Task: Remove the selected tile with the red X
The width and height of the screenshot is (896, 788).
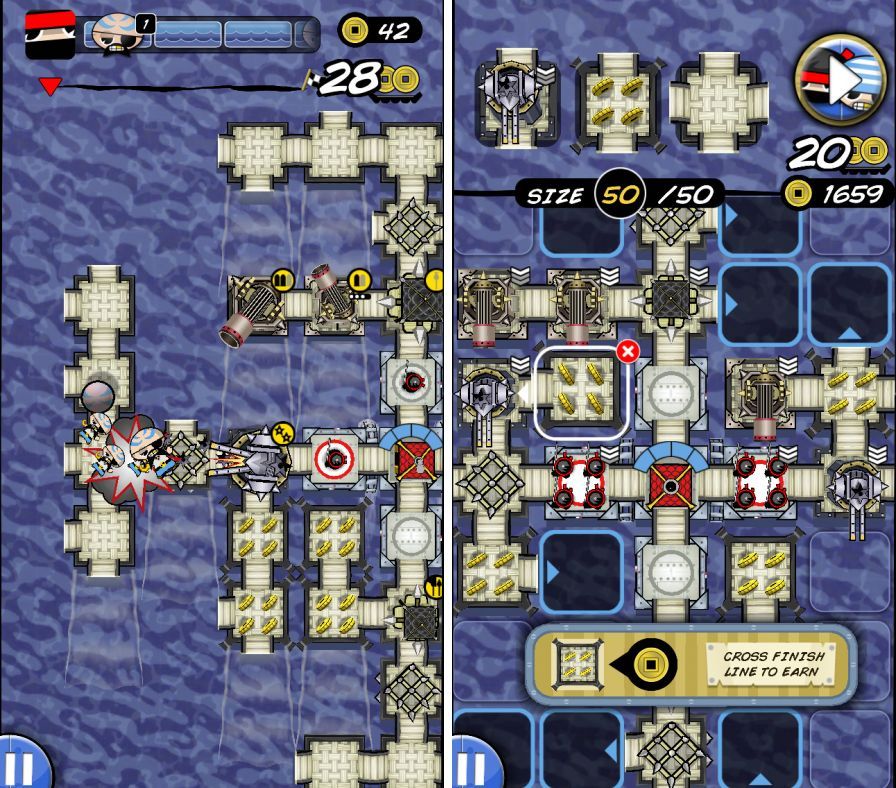Action: coord(627,351)
